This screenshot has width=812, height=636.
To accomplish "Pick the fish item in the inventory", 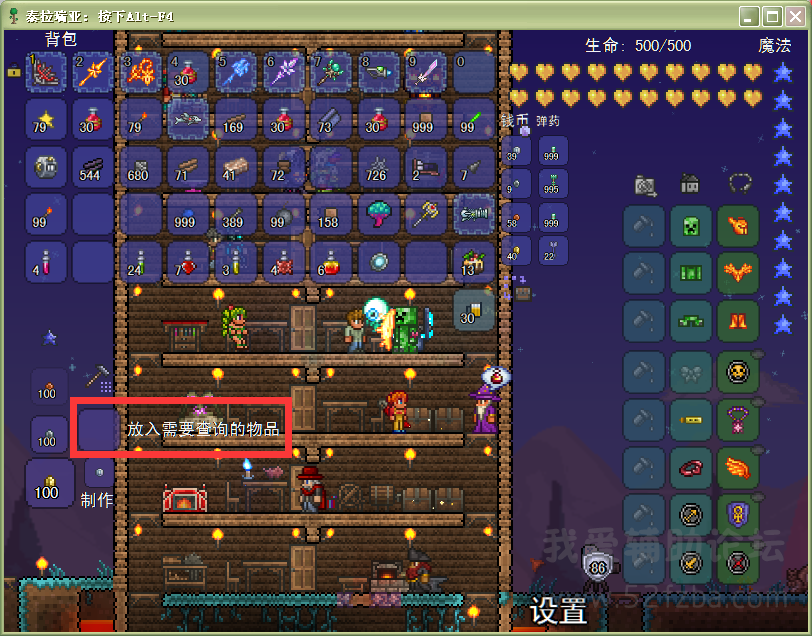I will [x=187, y=118].
